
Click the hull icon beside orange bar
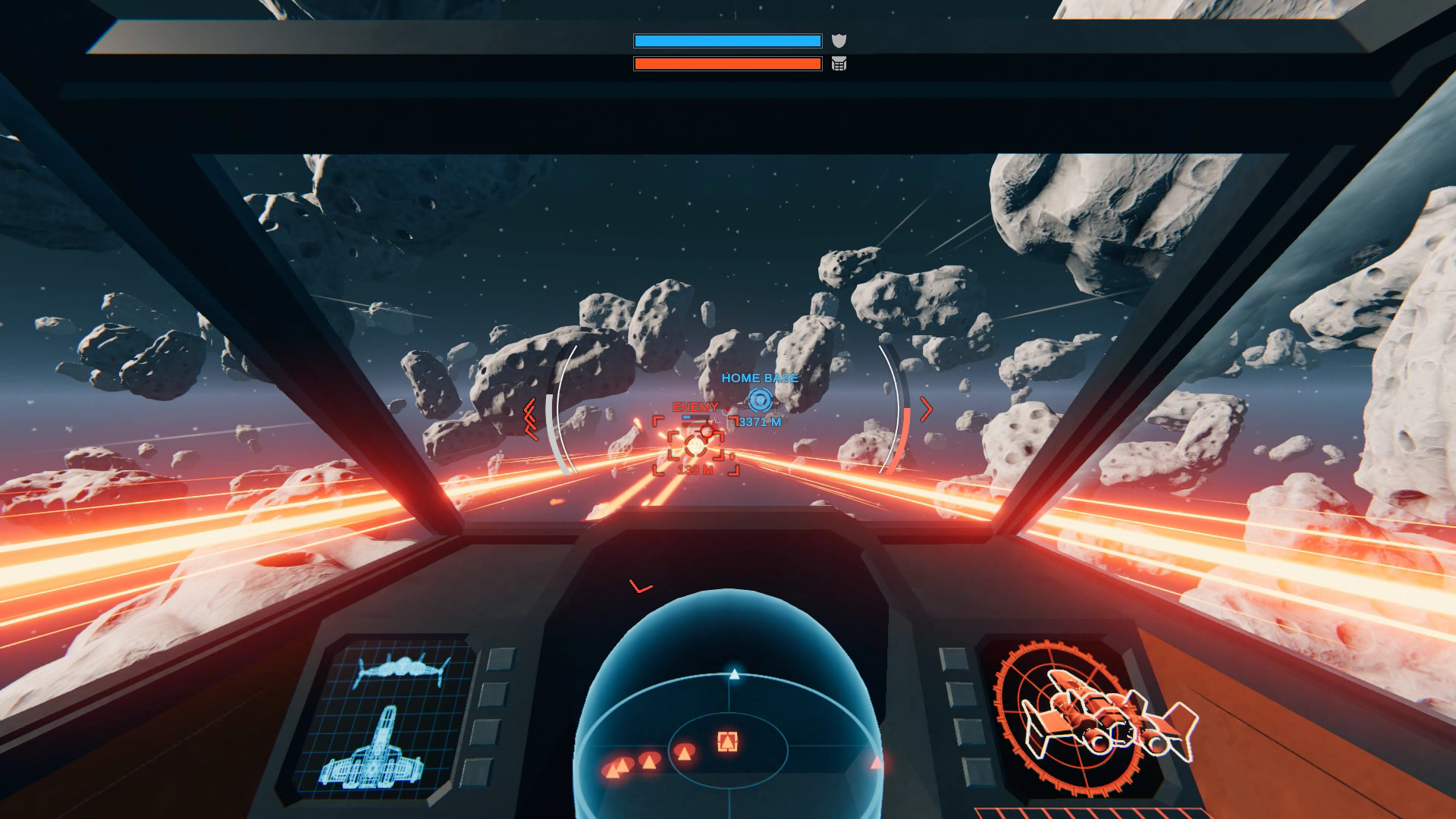pyautogui.click(x=839, y=64)
